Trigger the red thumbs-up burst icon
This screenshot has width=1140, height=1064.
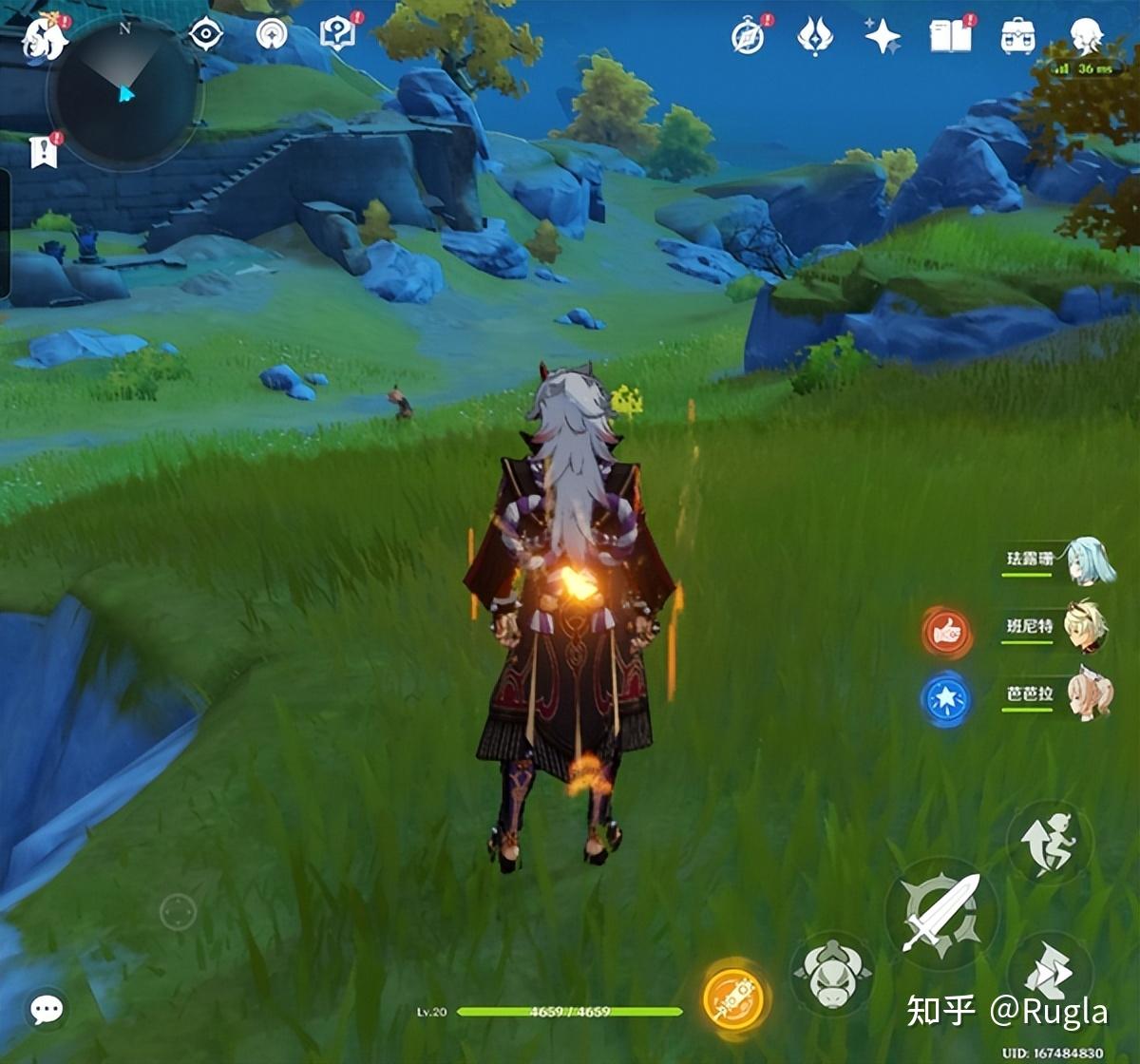click(946, 632)
